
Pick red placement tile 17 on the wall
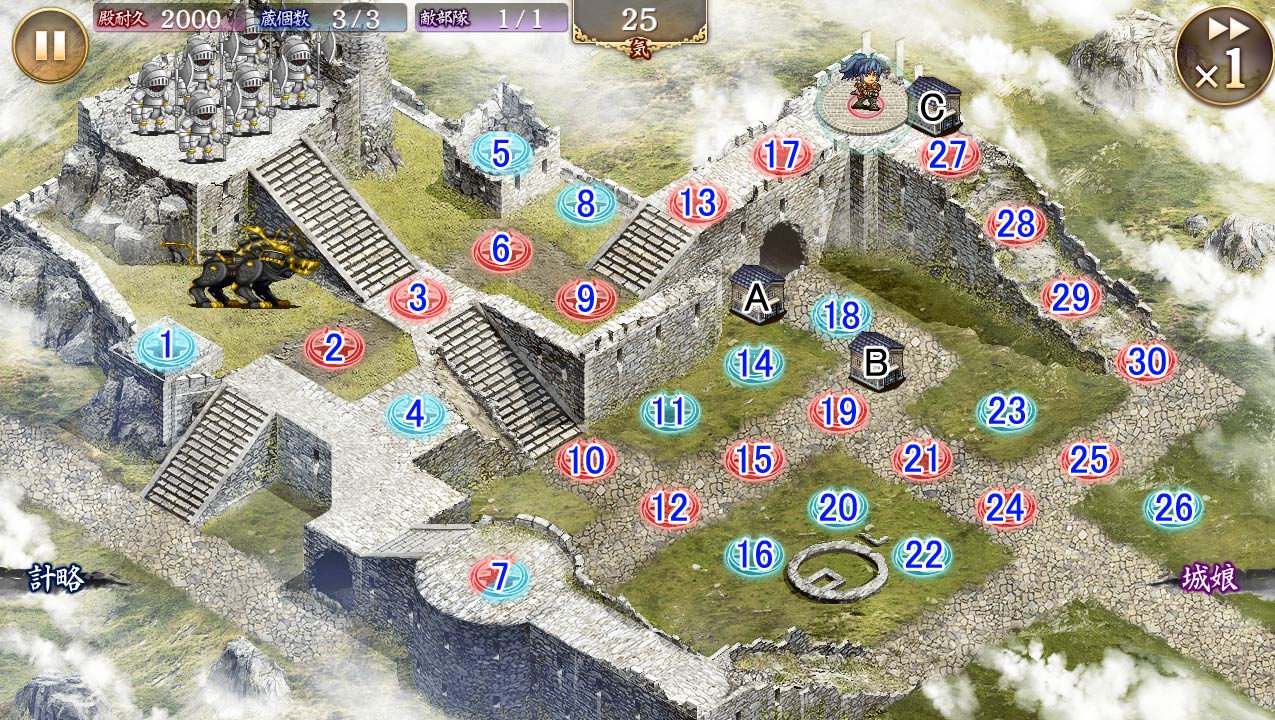point(782,156)
